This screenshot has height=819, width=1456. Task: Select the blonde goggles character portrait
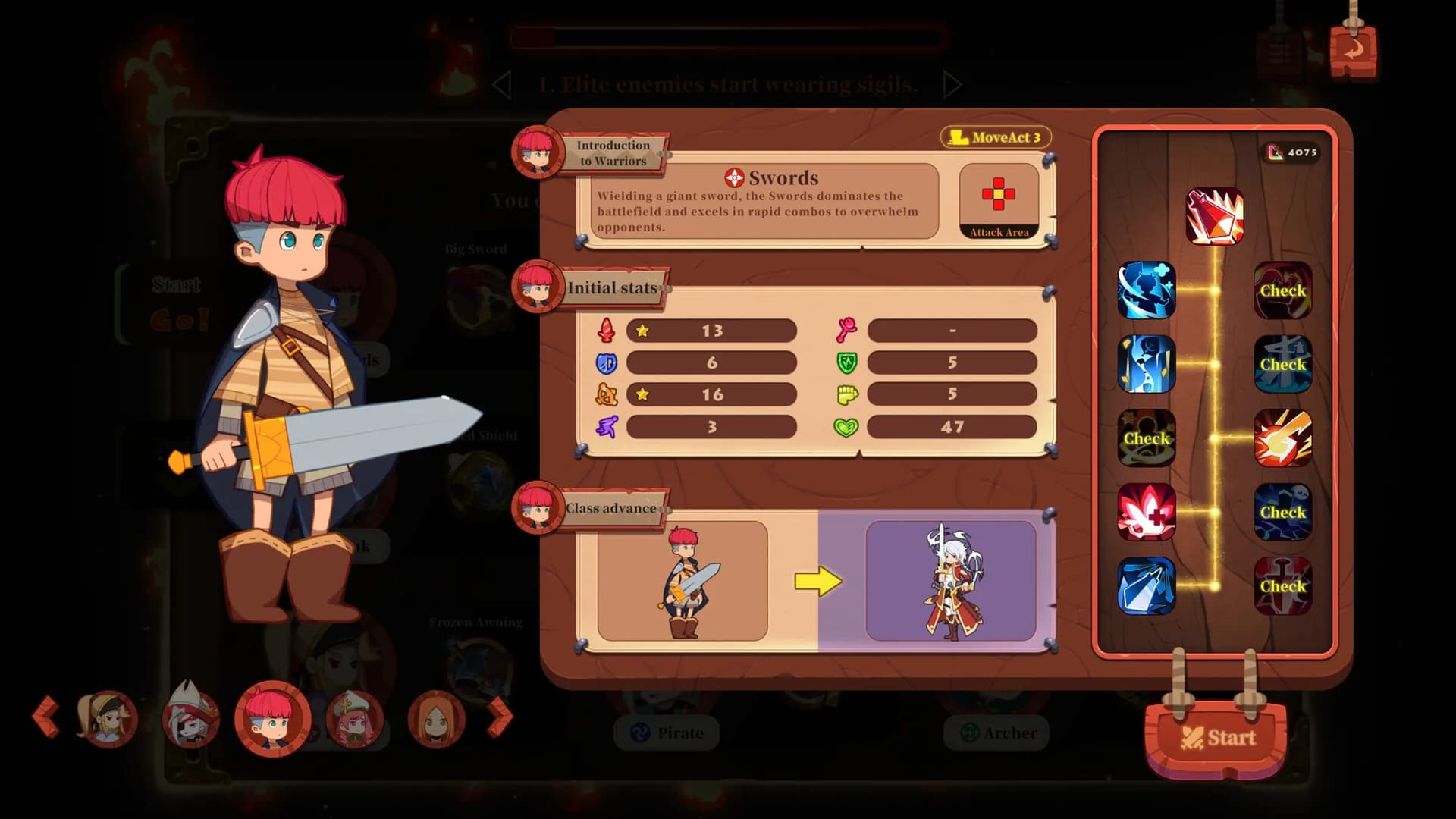tap(107, 718)
